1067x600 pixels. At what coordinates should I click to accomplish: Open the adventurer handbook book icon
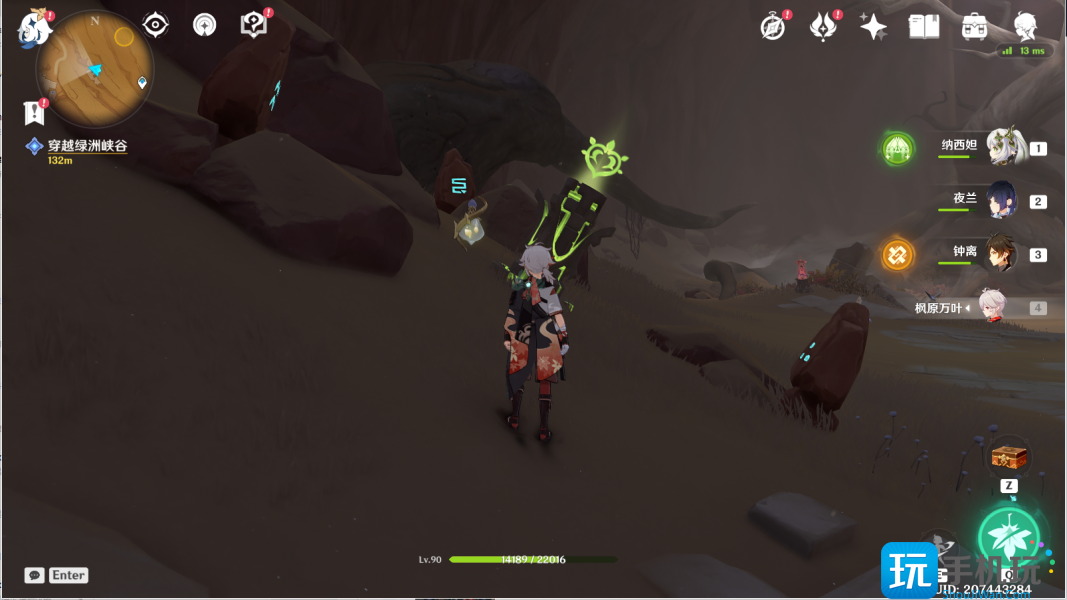click(x=924, y=27)
